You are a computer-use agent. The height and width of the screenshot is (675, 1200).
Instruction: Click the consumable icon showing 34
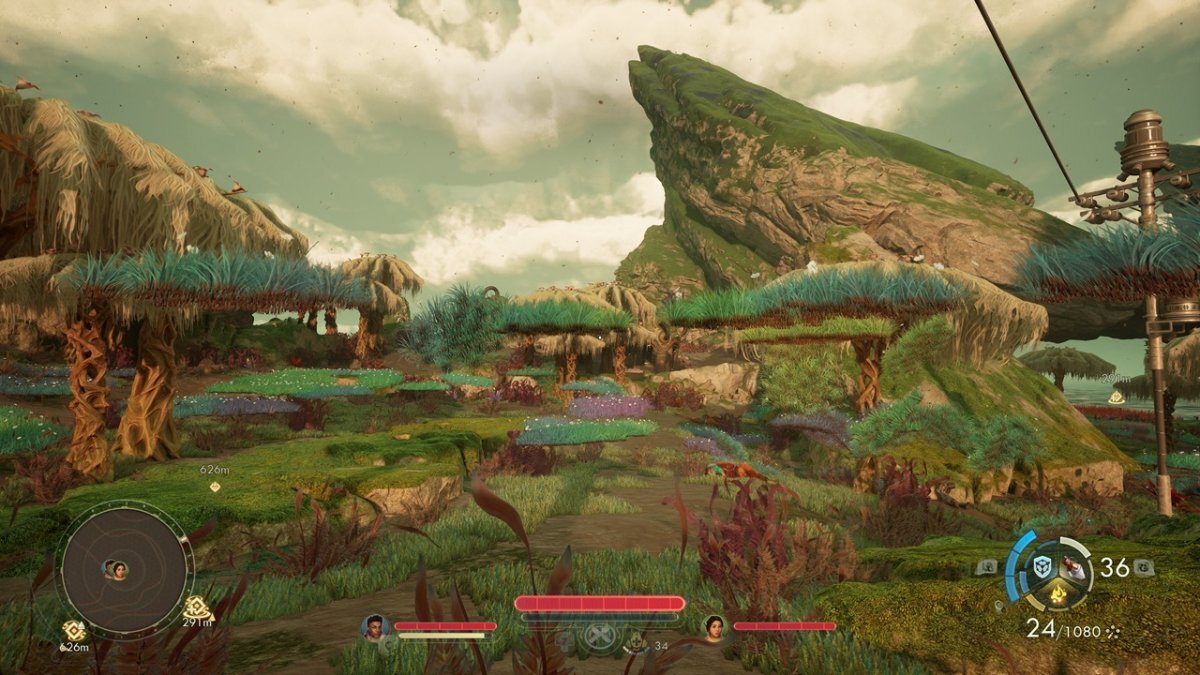(637, 641)
